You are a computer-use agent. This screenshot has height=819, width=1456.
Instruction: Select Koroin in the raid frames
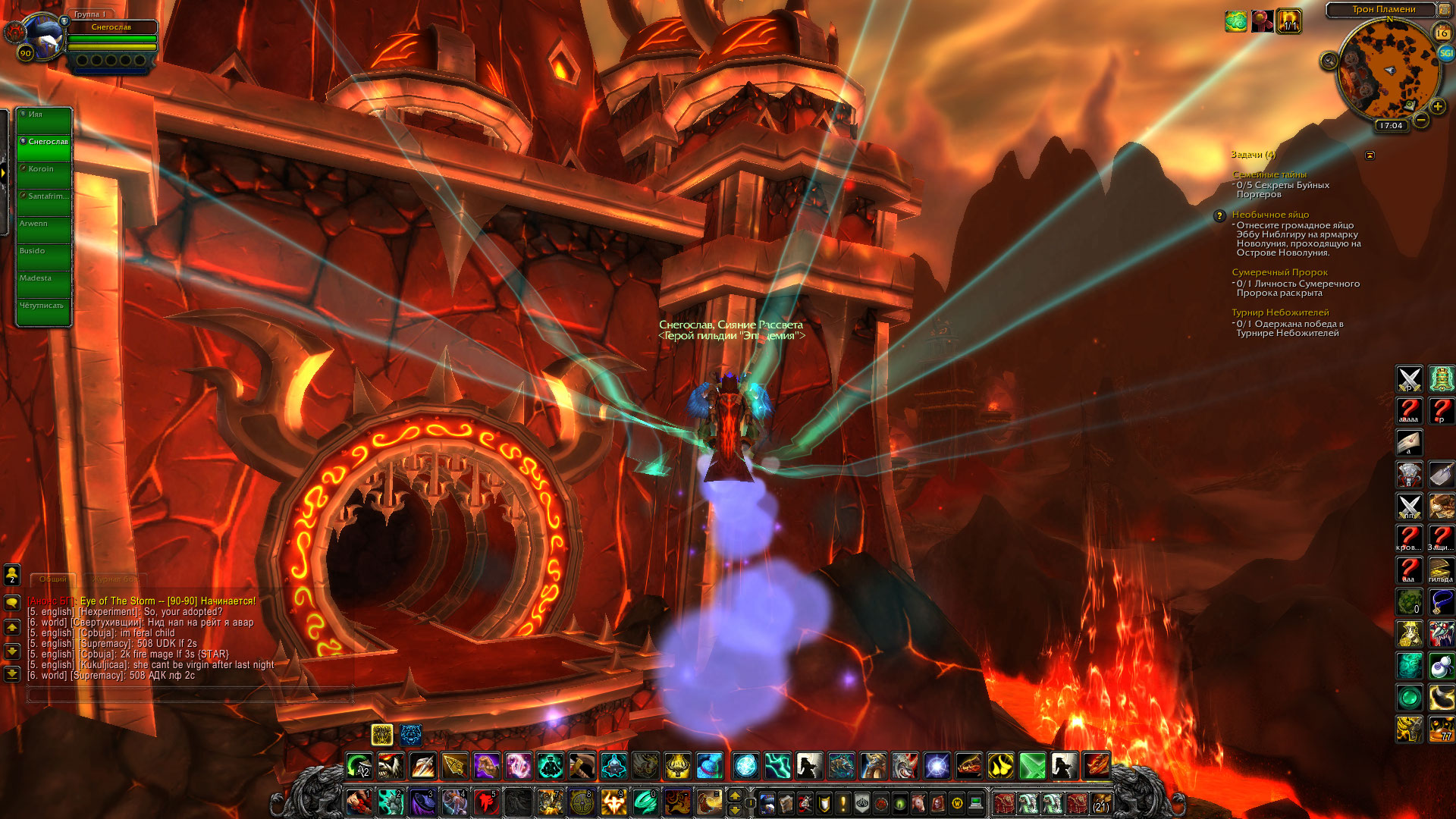(x=44, y=175)
